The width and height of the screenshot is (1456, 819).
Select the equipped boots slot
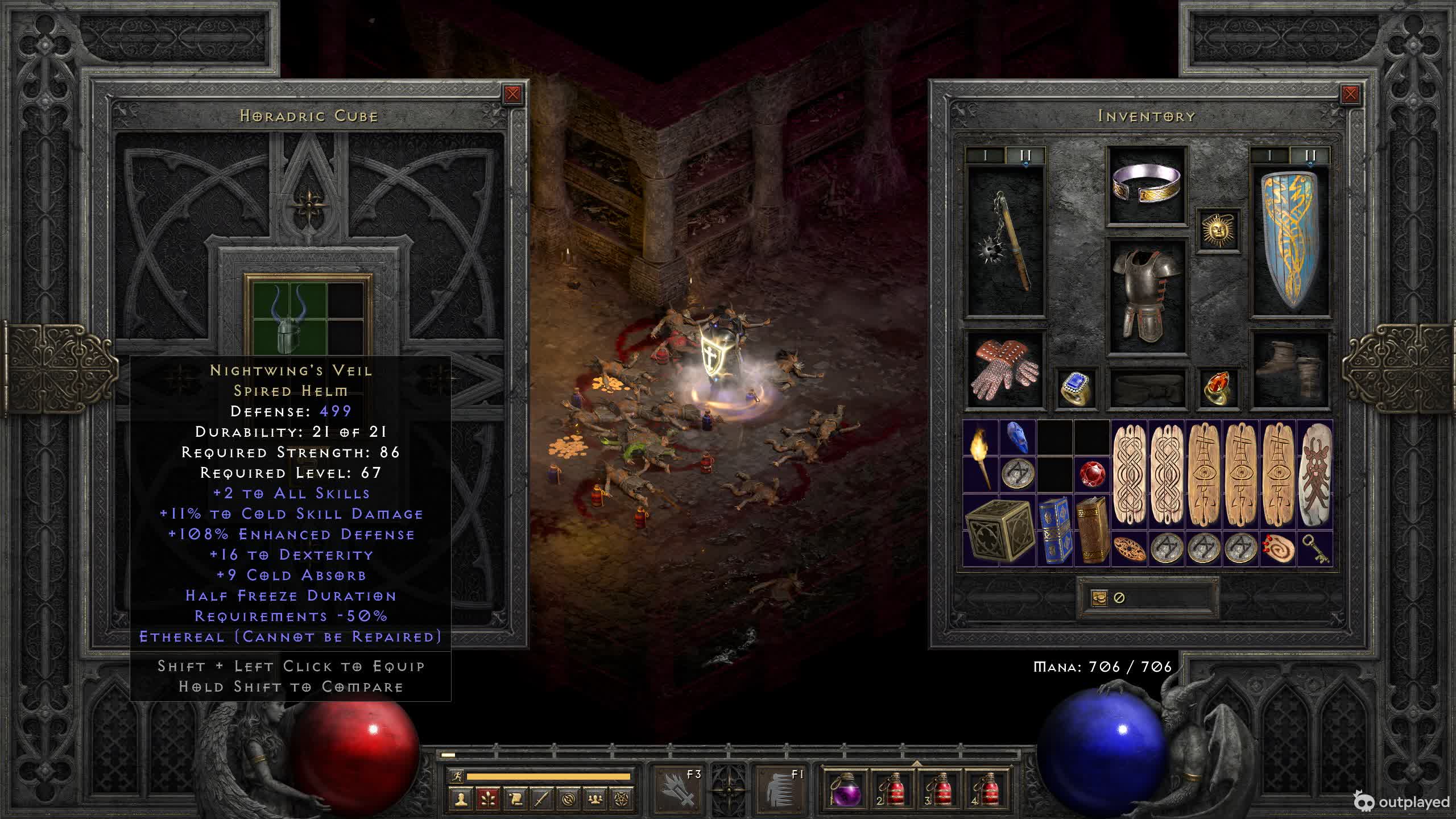click(x=1290, y=370)
